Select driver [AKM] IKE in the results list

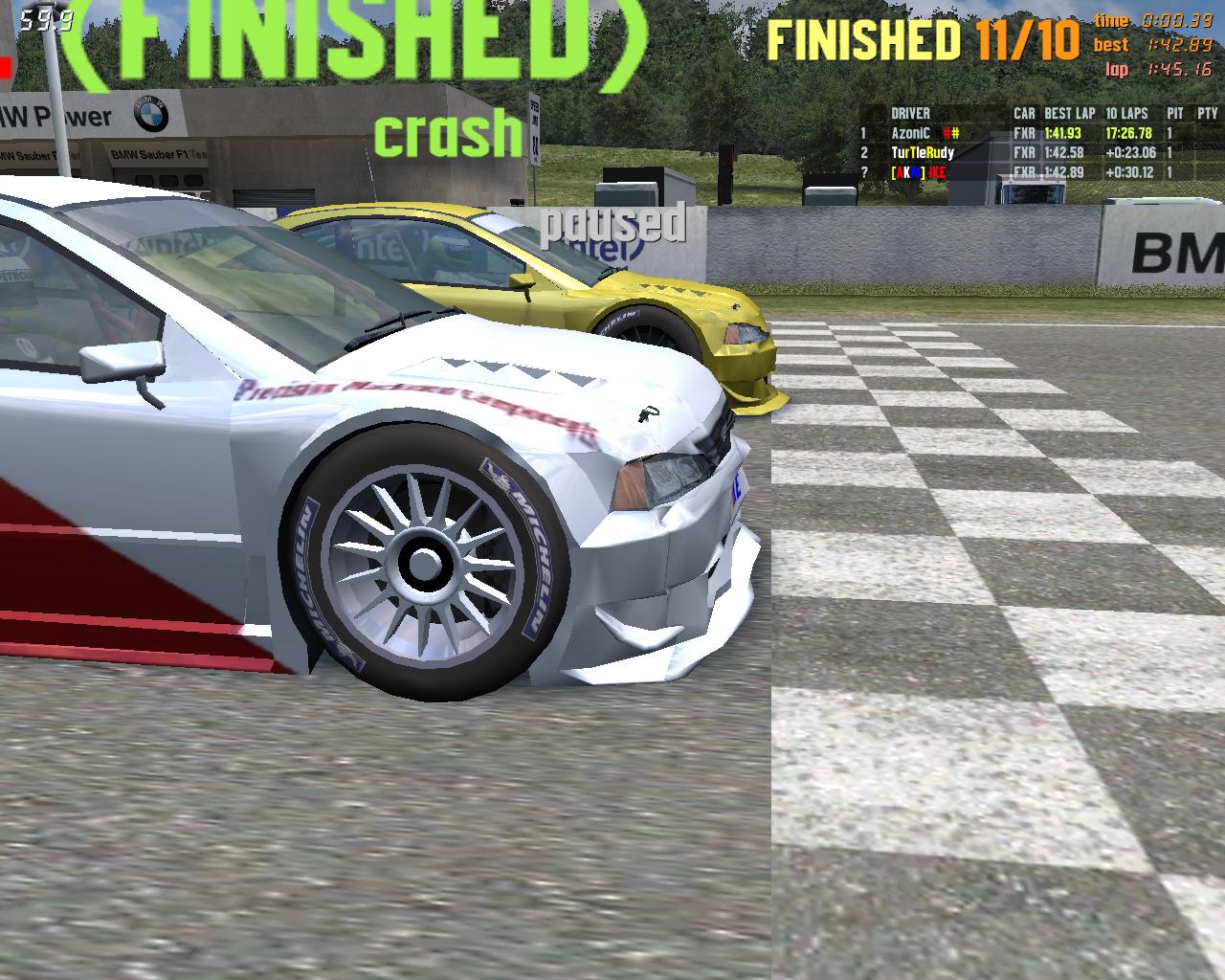[x=919, y=172]
